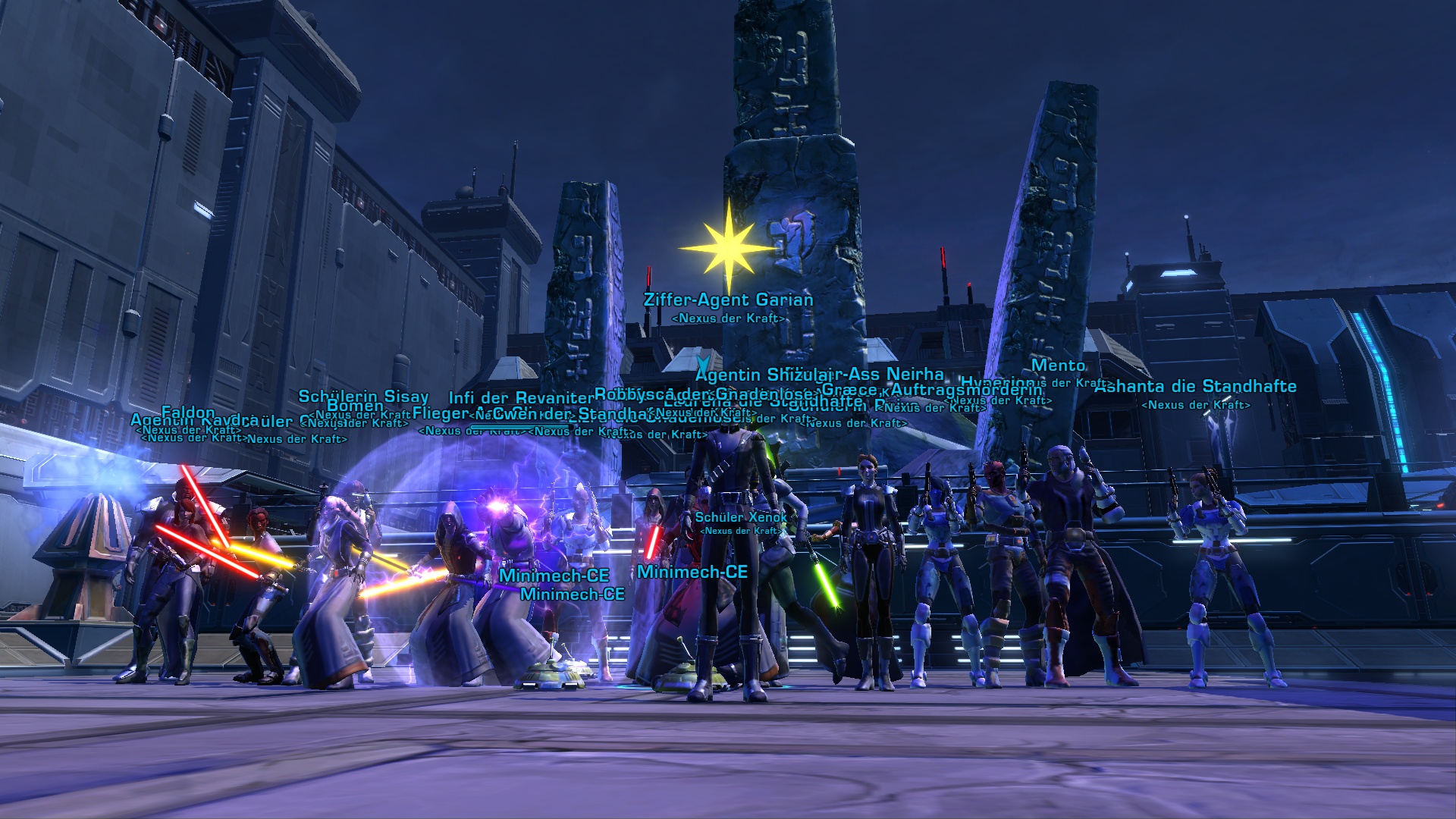Choose the Infi der Revaniter nameplate
Image resolution: width=1456 pixels, height=819 pixels.
click(520, 398)
